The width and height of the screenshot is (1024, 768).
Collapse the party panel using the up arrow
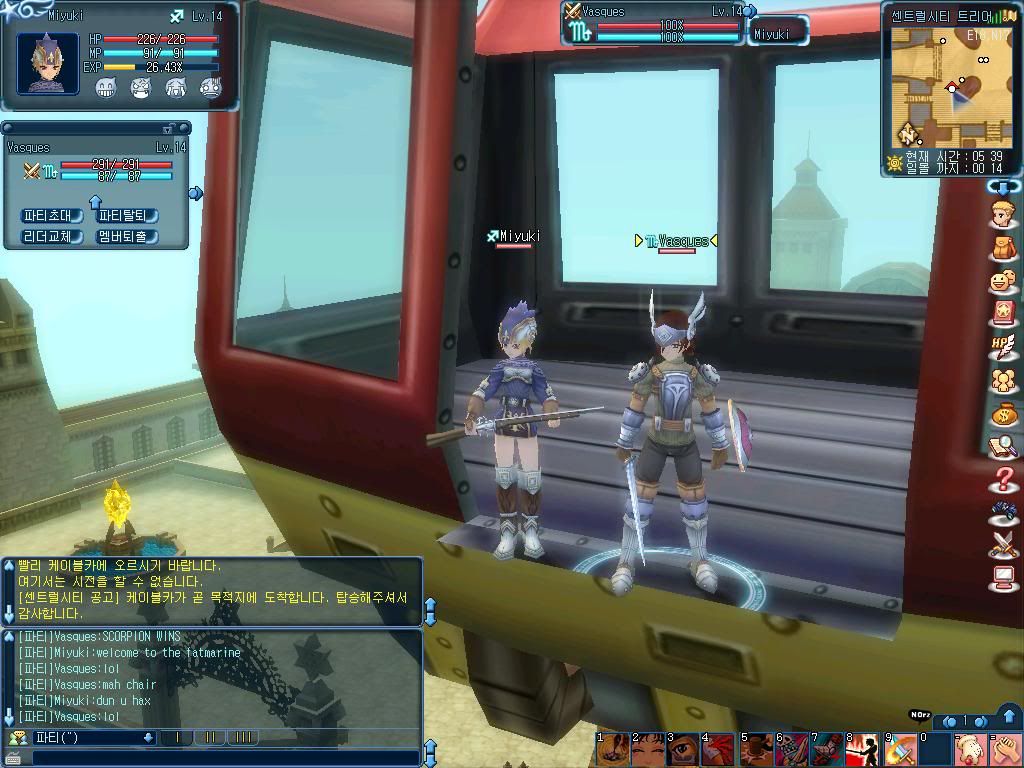coord(96,201)
